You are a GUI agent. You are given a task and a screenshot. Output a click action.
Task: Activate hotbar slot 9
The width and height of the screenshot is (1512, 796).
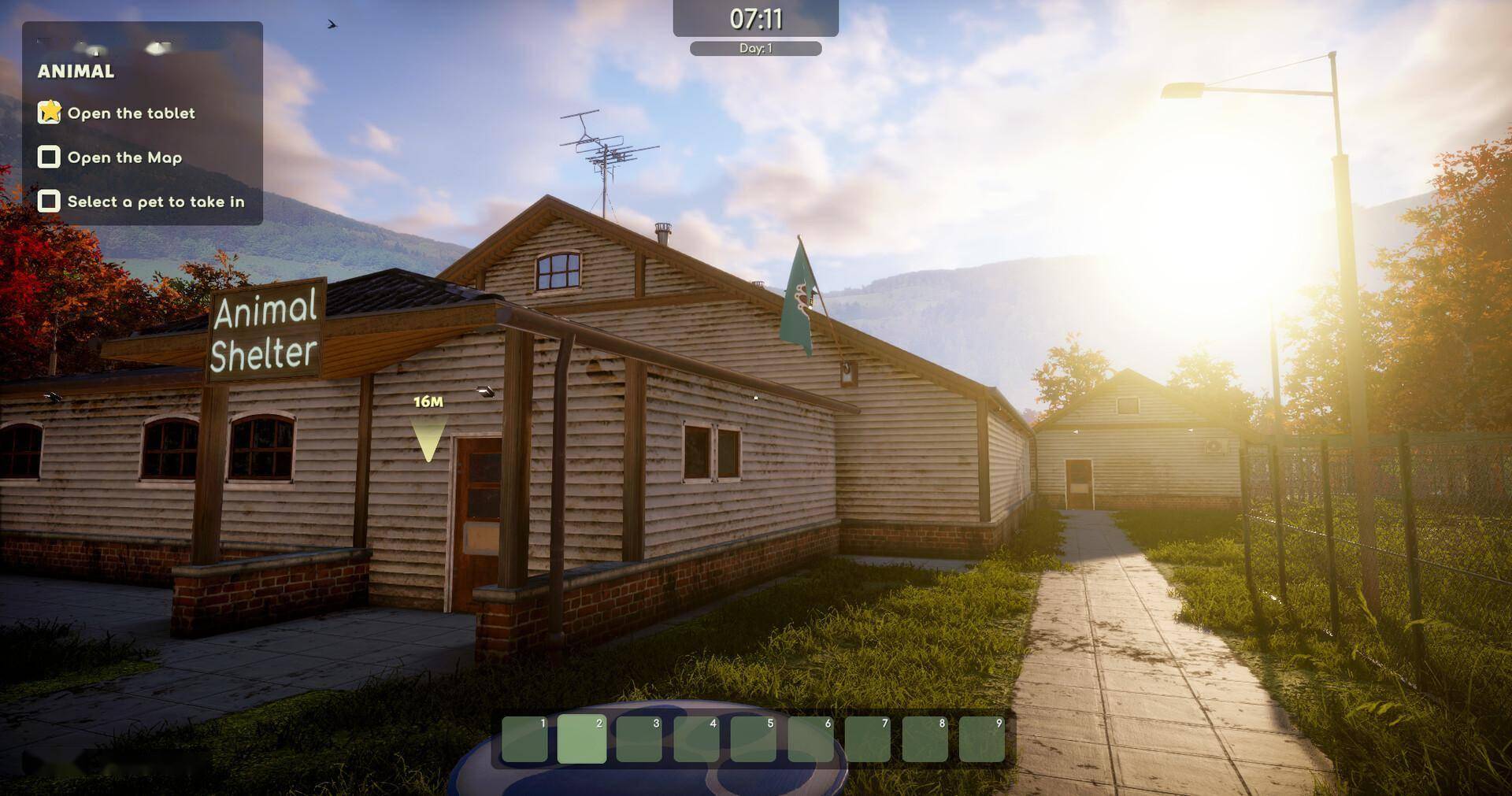pos(981,739)
